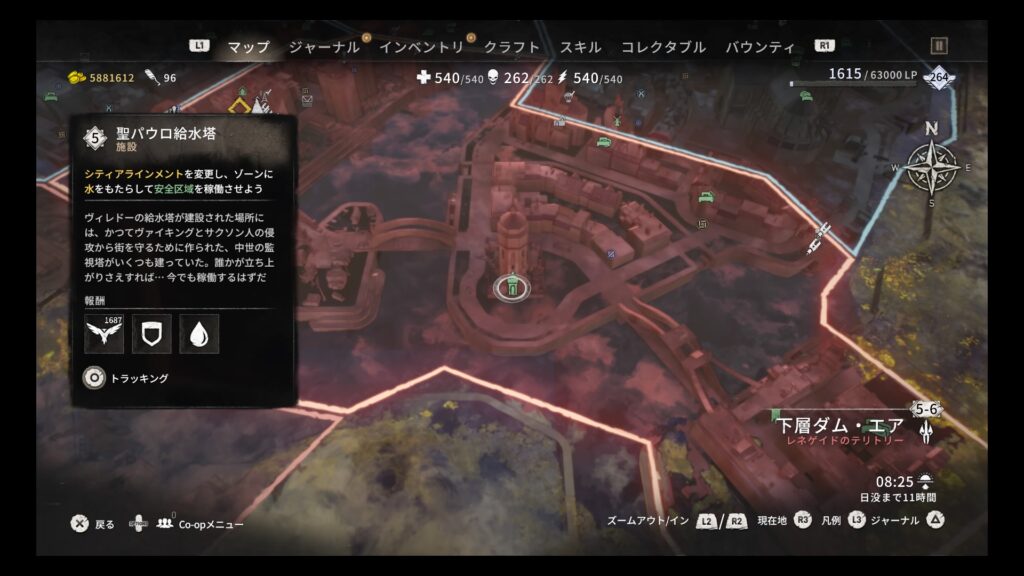Go to the クラフト tab
The width and height of the screenshot is (1024, 576).
point(512,47)
